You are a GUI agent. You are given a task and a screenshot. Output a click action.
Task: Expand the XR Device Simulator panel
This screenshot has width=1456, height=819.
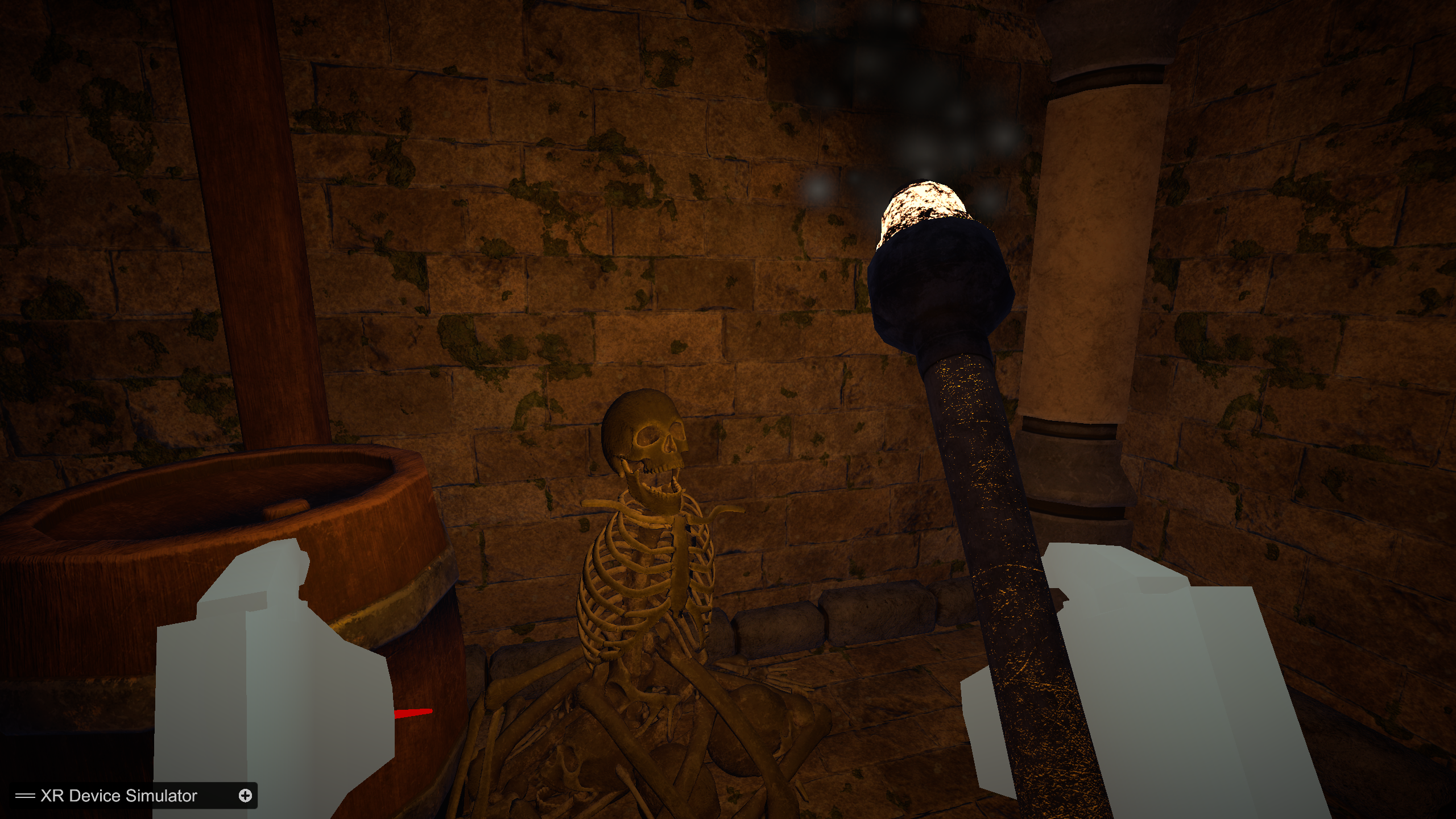coord(245,796)
